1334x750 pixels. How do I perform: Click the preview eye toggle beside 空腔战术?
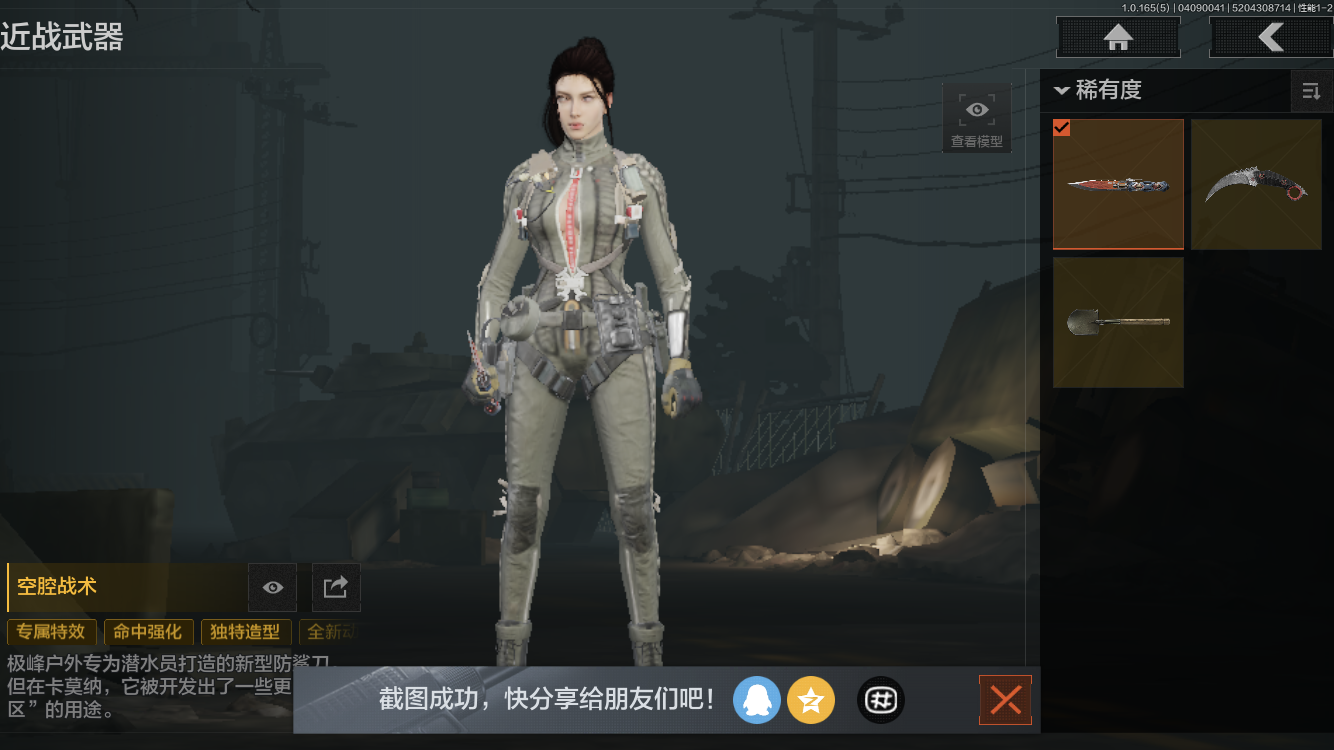pyautogui.click(x=272, y=587)
